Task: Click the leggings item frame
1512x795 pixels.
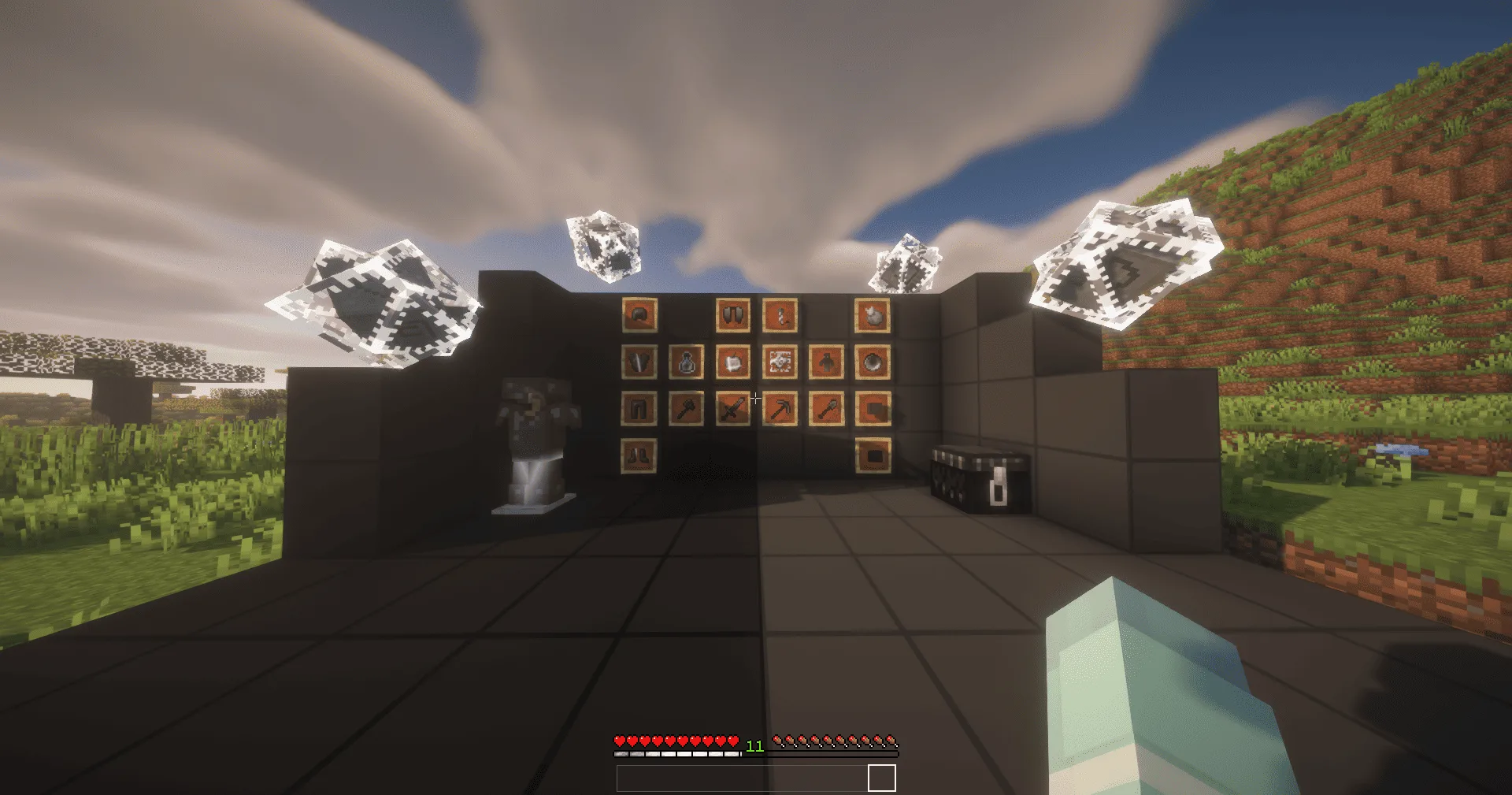Action: pos(637,409)
